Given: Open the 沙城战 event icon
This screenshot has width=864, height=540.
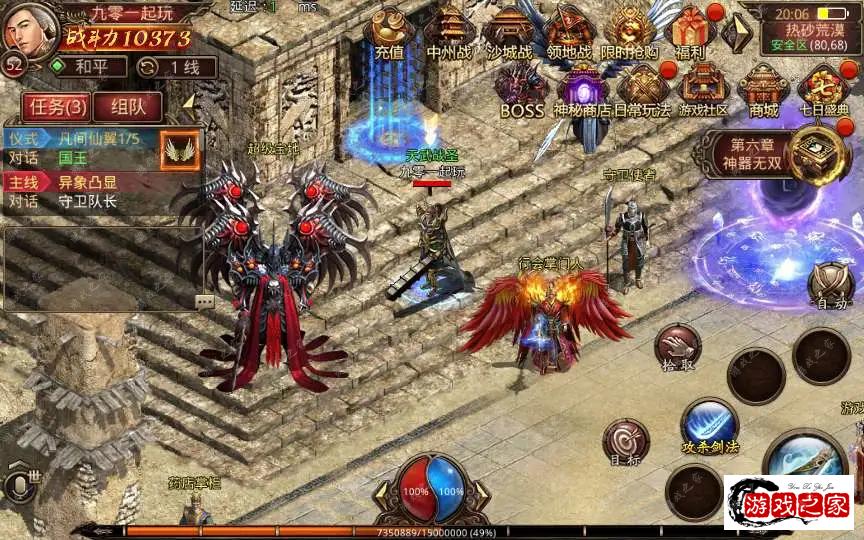Looking at the screenshot, I should pos(509,32).
